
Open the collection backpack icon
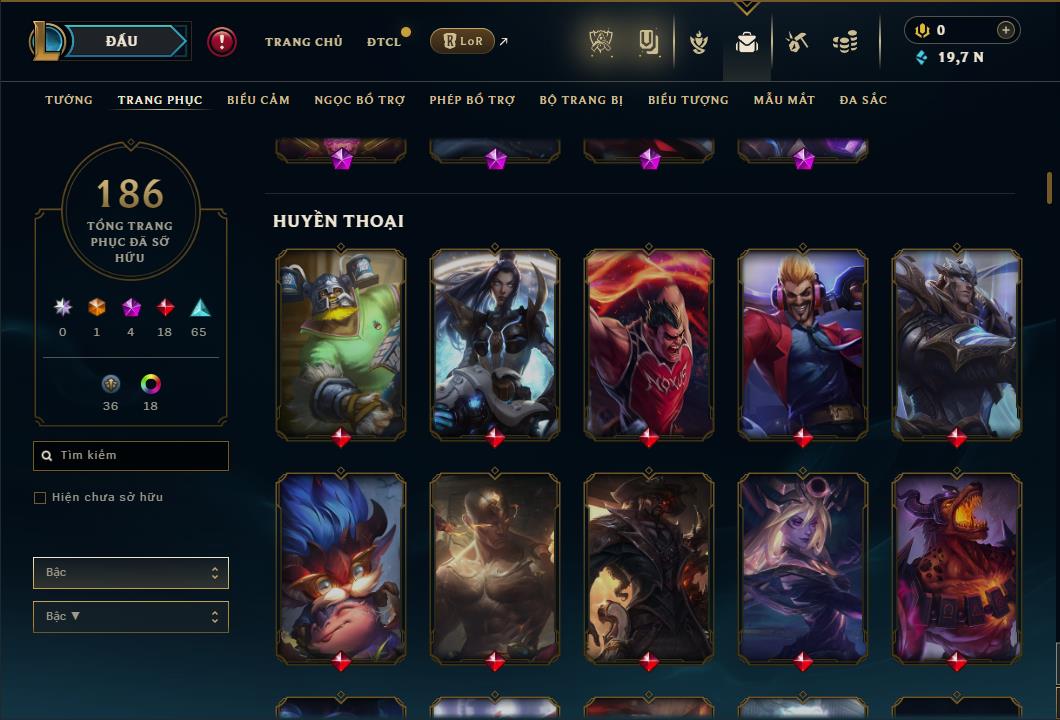(x=747, y=42)
